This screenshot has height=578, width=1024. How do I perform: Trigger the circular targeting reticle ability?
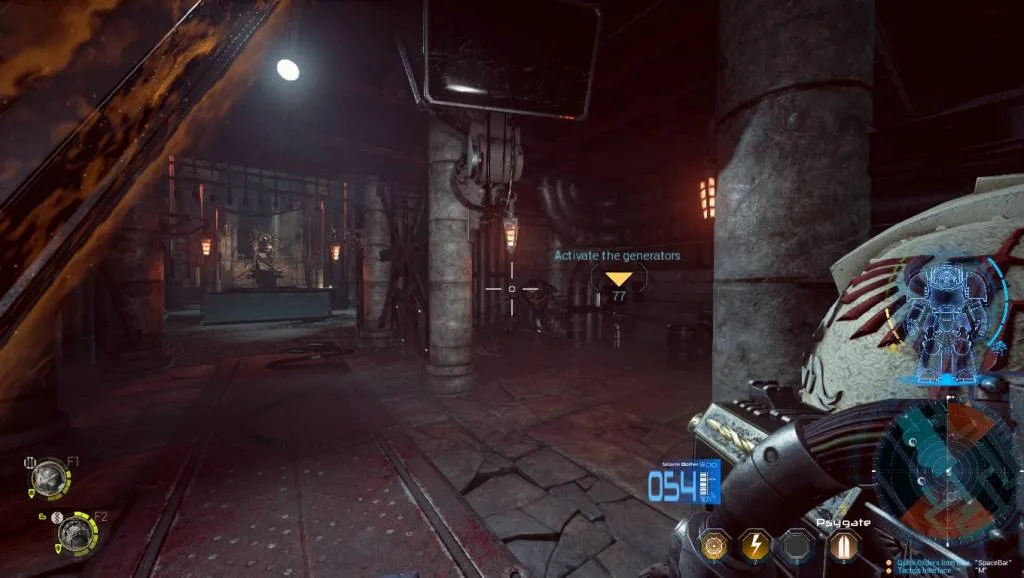point(714,545)
